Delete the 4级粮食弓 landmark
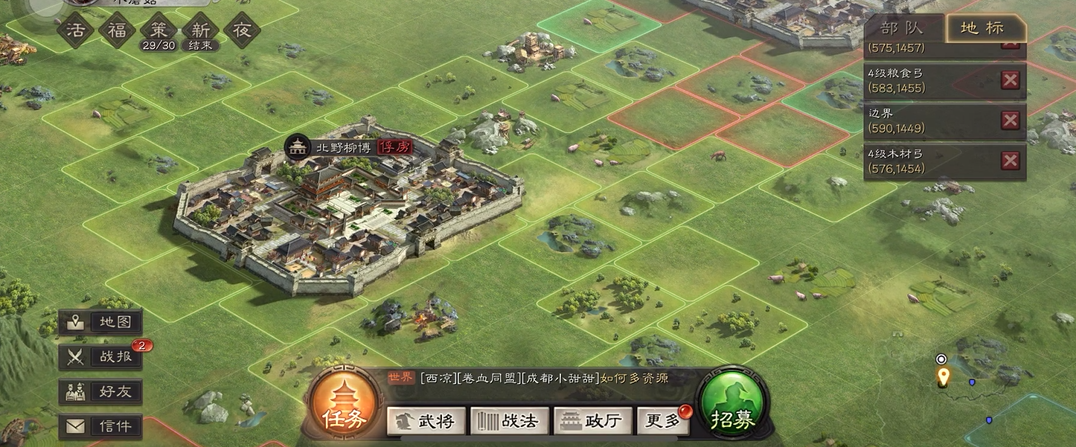This screenshot has width=1076, height=447. tap(1010, 81)
